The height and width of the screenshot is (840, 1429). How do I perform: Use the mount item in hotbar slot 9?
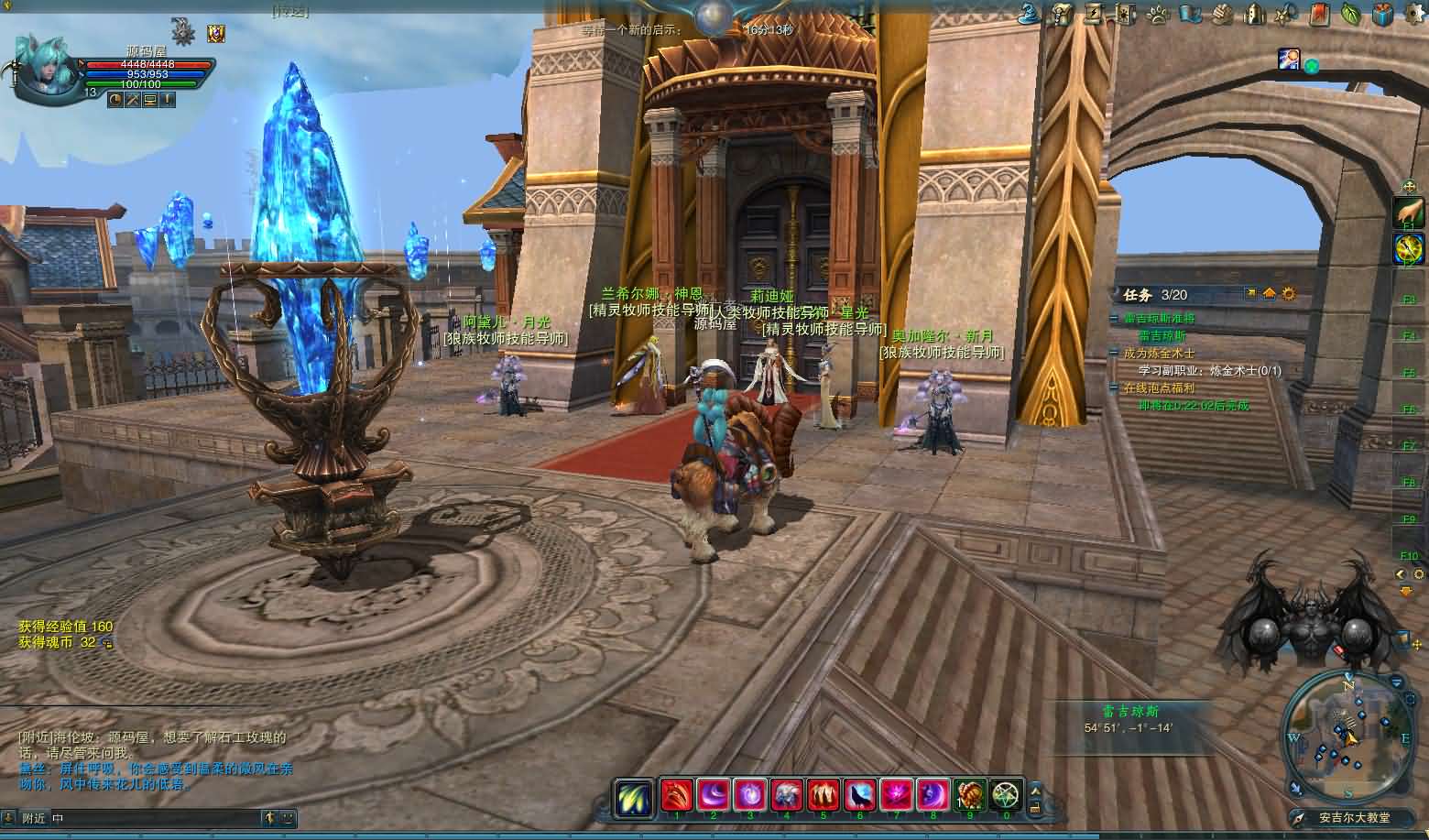970,794
